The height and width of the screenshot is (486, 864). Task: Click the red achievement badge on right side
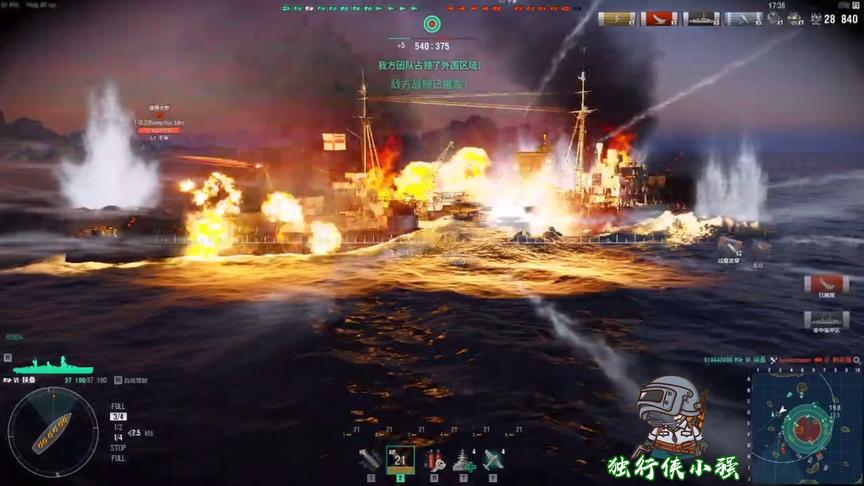point(826,284)
